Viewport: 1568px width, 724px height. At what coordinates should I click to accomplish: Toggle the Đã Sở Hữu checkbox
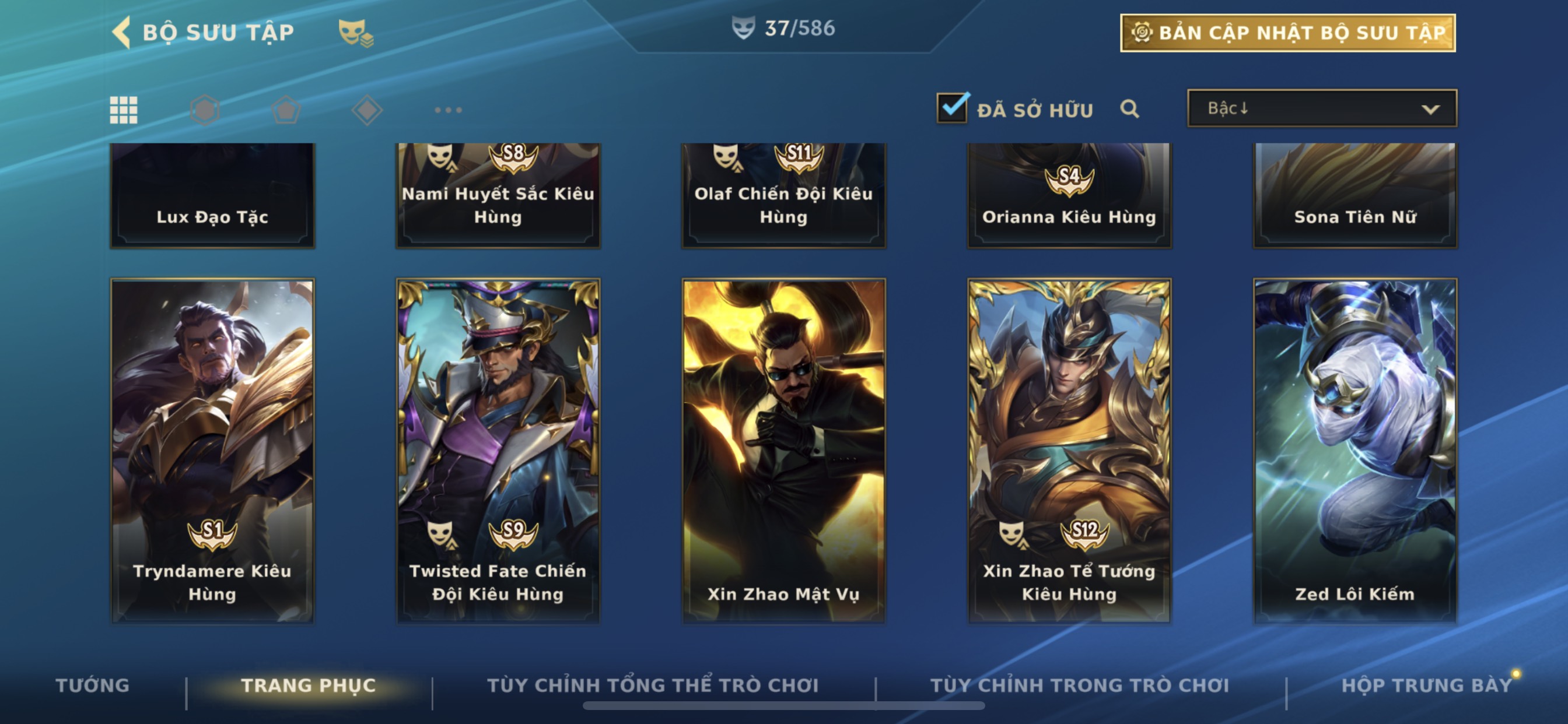(x=952, y=109)
